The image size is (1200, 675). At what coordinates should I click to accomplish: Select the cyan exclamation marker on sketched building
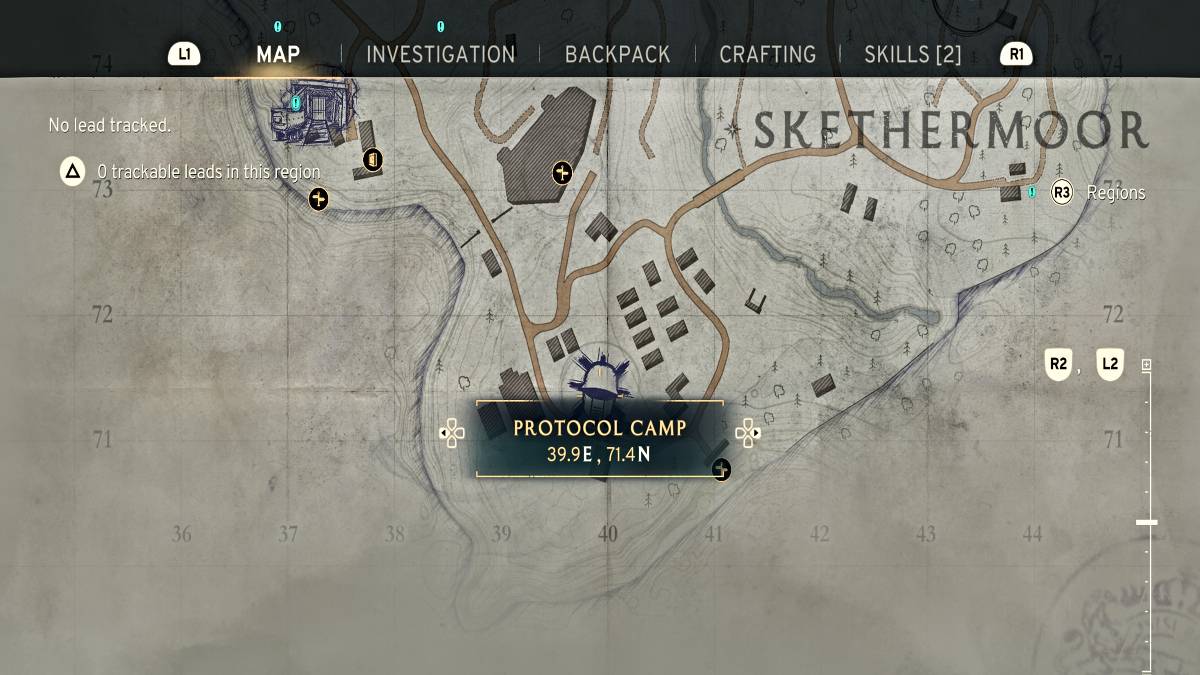pos(296,102)
